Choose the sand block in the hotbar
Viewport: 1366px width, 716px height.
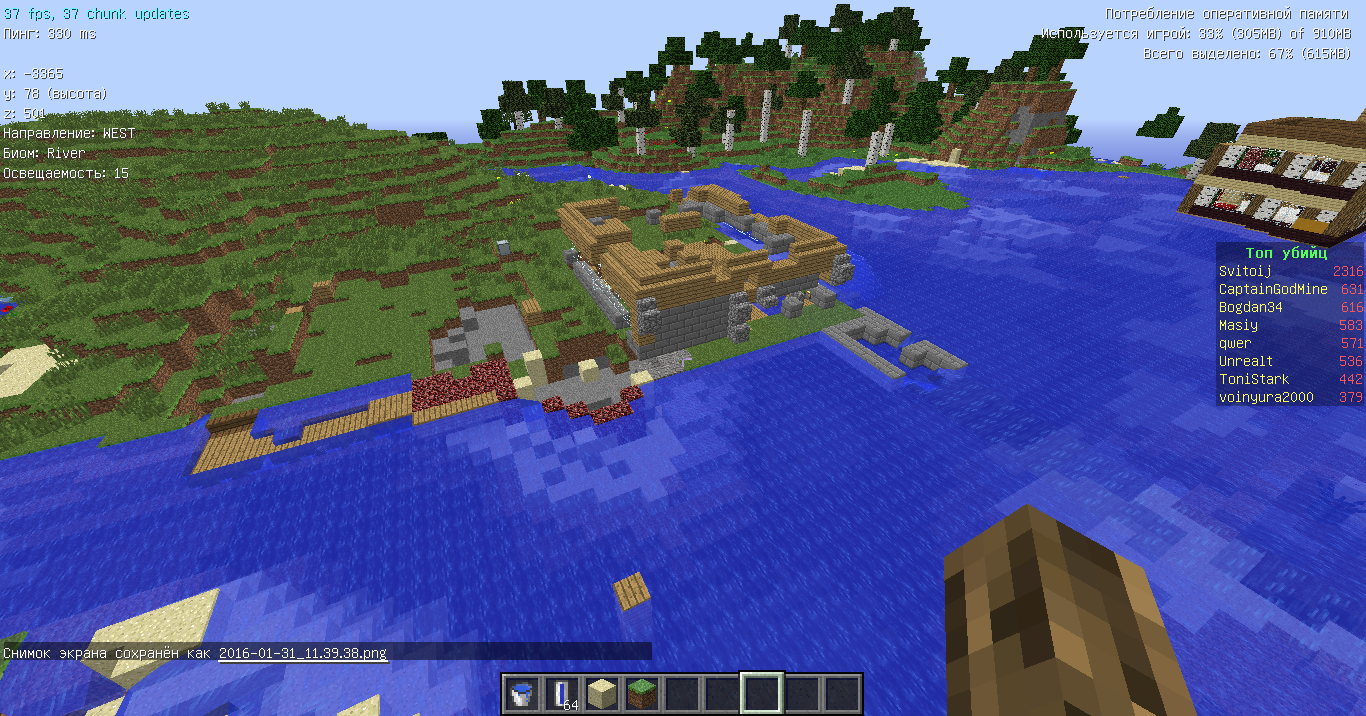tap(601, 693)
